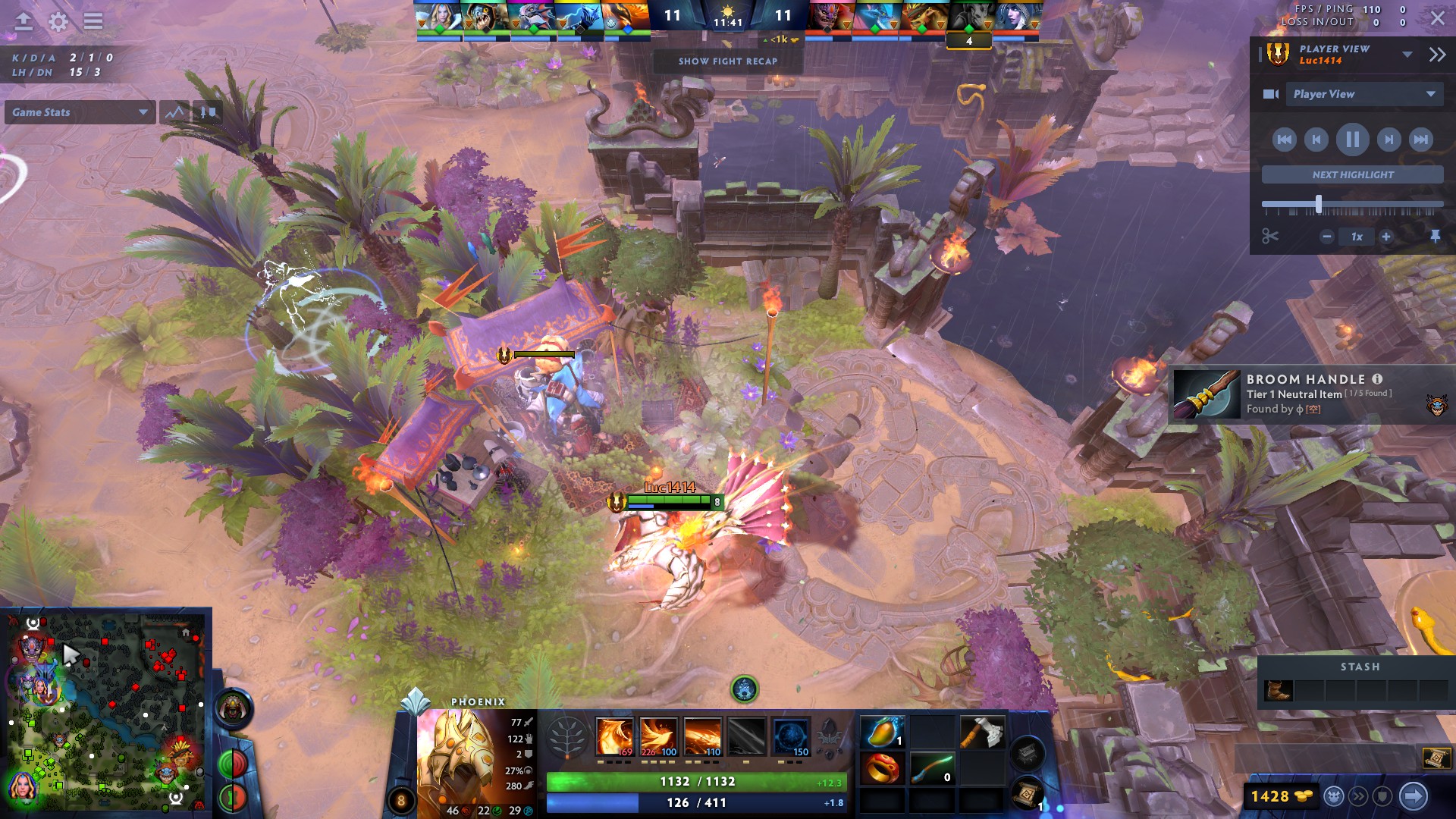Toggle the pin icon in replay controls
Viewport: 1456px width, 819px height.
pyautogui.click(x=1436, y=237)
